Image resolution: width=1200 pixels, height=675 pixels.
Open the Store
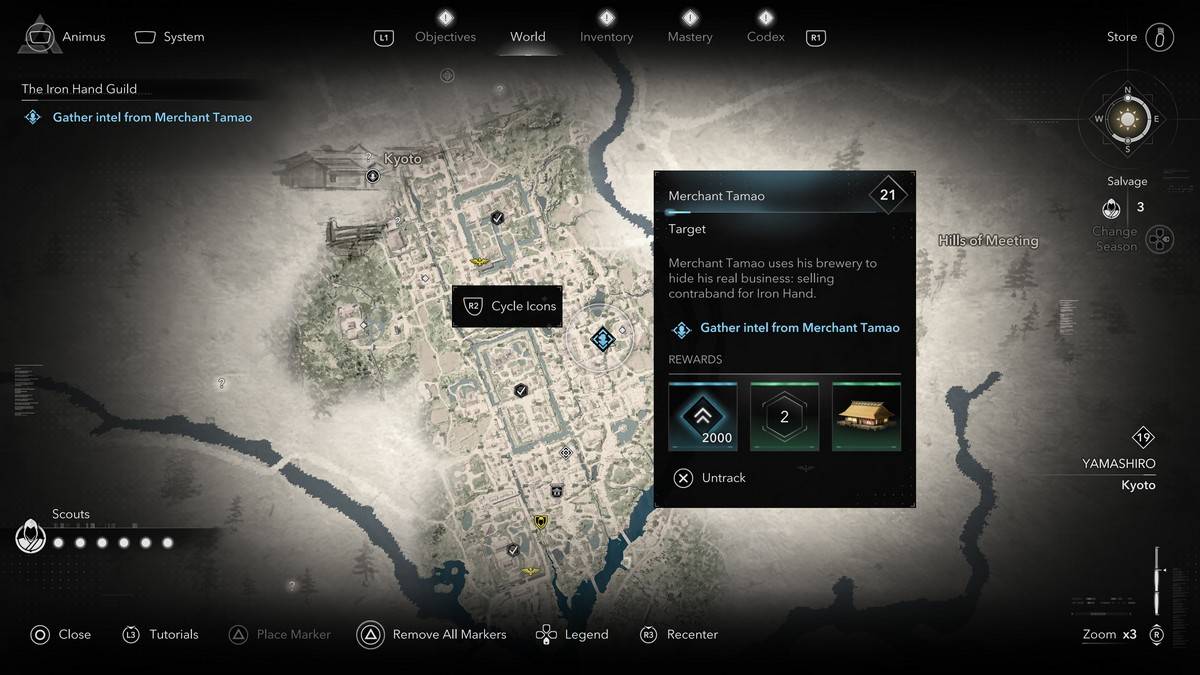coord(1139,37)
